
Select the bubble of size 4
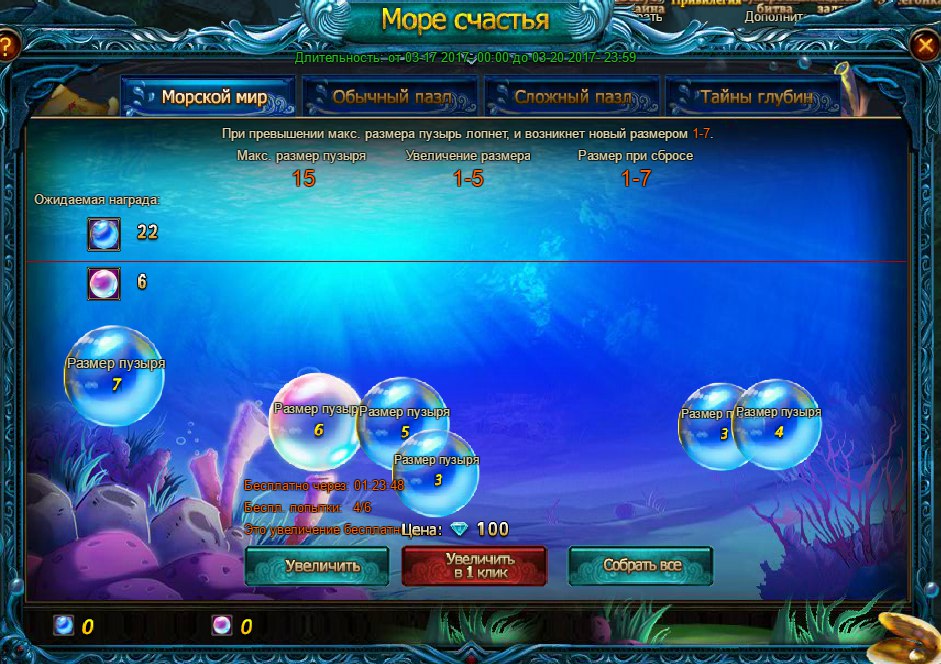click(x=779, y=425)
